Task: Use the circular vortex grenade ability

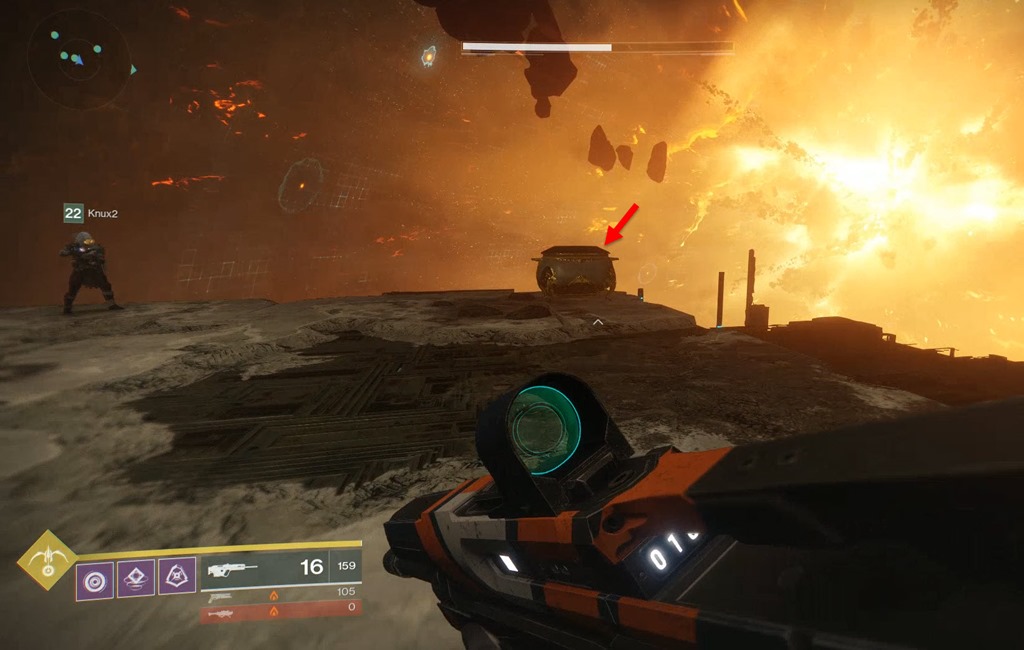Action: tap(95, 580)
